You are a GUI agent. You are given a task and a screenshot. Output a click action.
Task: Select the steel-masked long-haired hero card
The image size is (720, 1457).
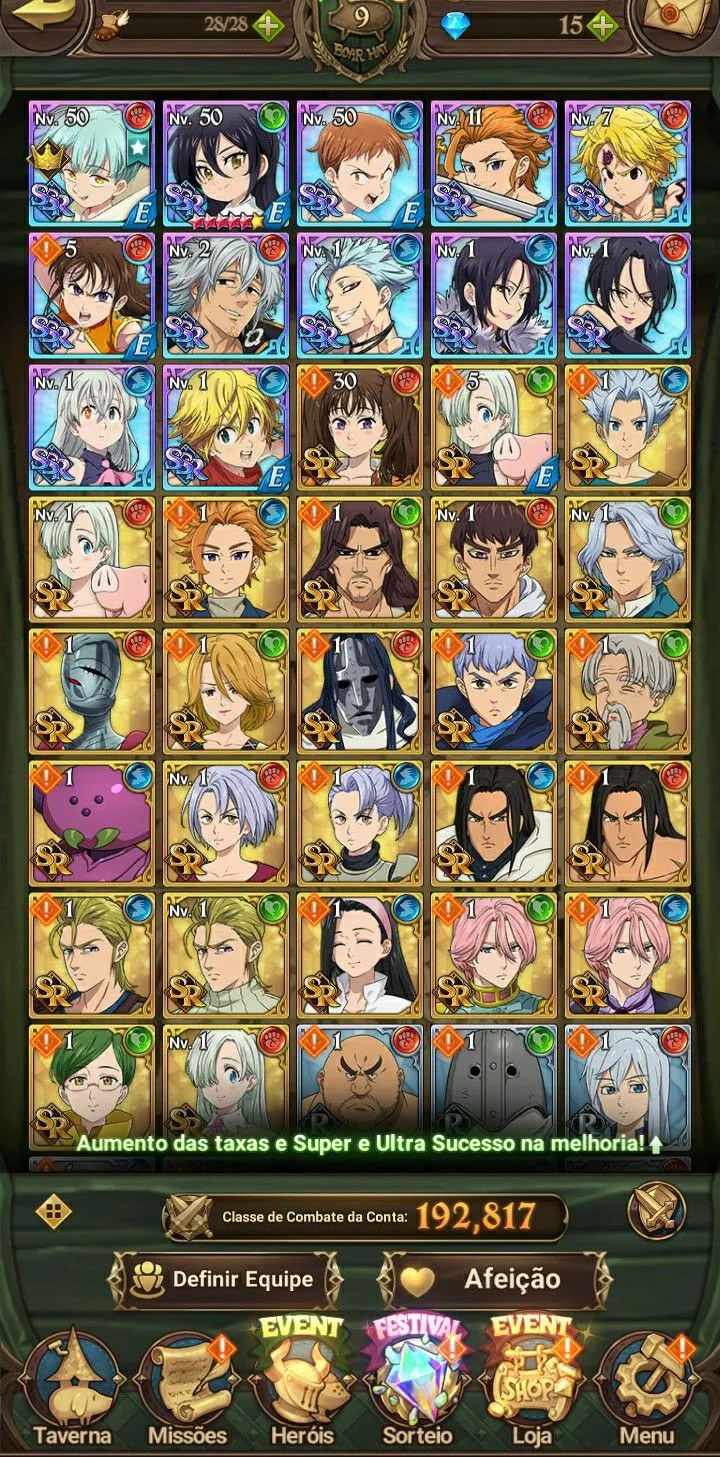pos(359,689)
